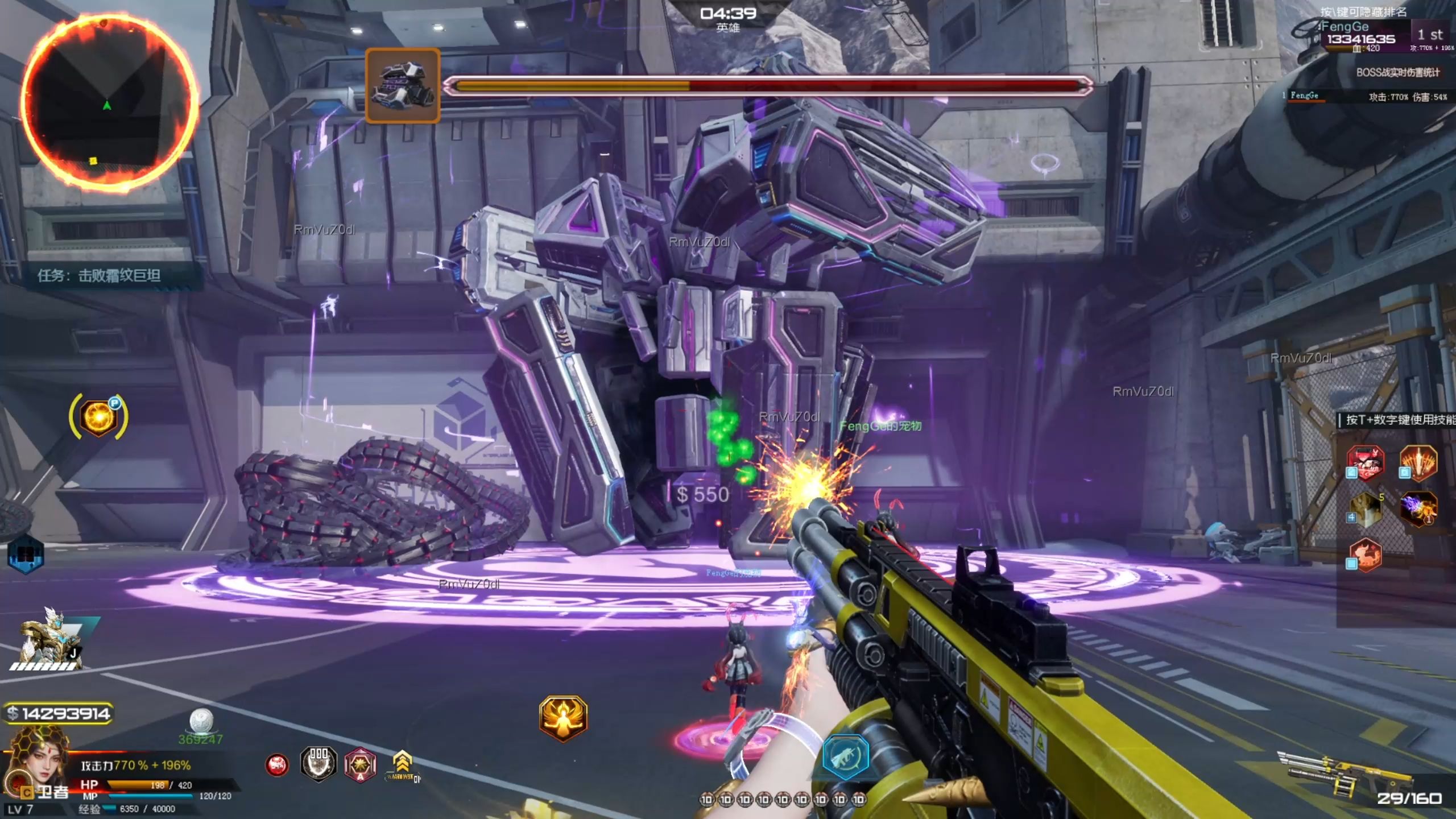This screenshot has width=1456, height=819.
Task: Click the silver coin currency icon
Action: point(201,721)
